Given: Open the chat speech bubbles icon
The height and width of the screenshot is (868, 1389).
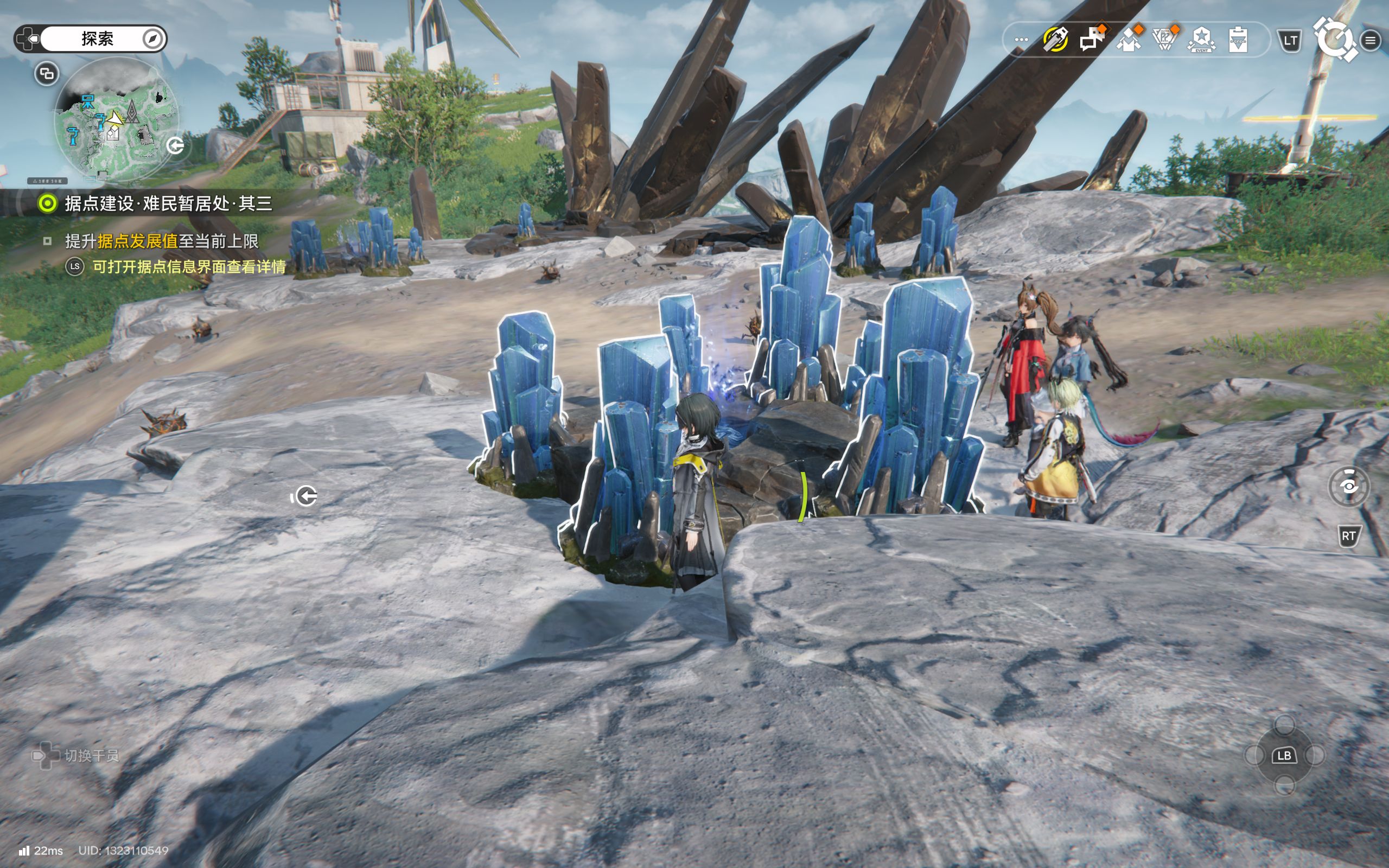Looking at the screenshot, I should (x=1092, y=40).
